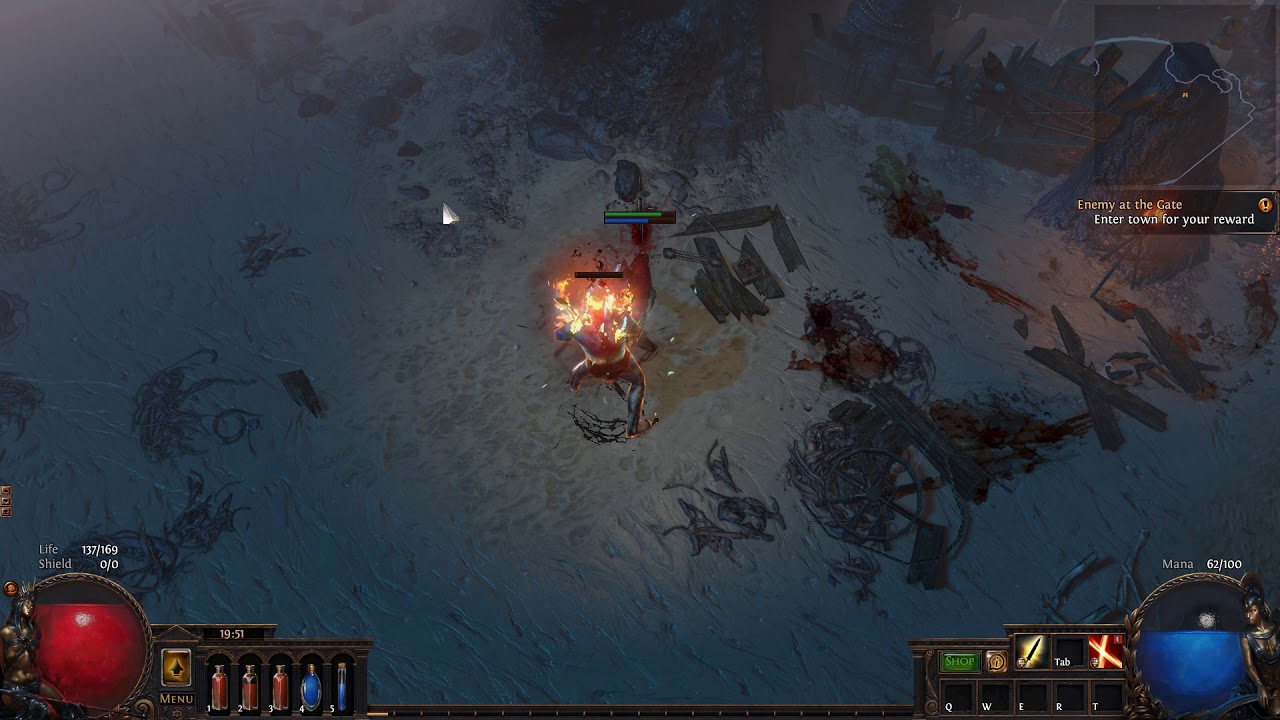
Task: Select the empty Tab skill slot
Action: pyautogui.click(x=1067, y=652)
